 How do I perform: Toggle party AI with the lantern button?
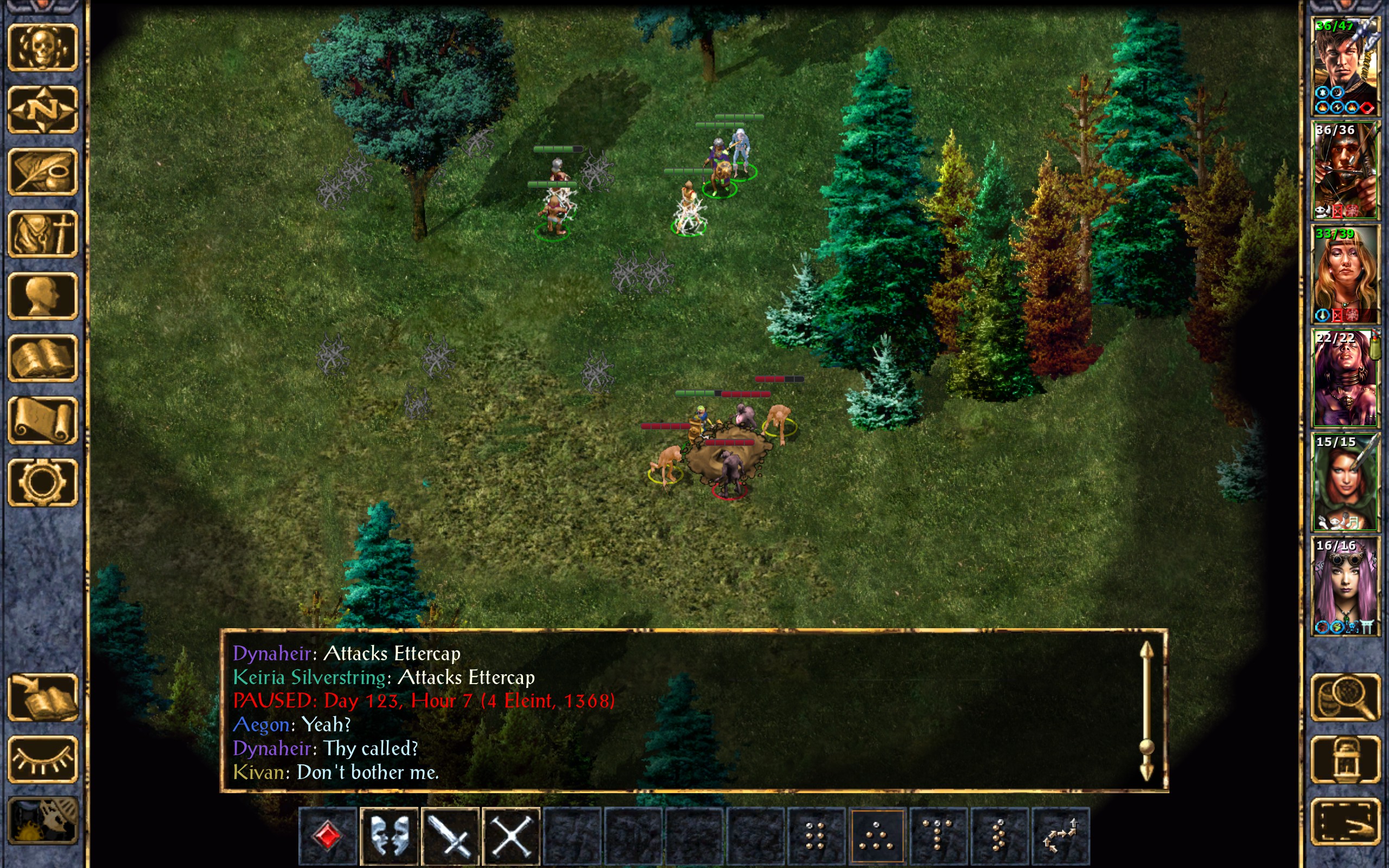pos(1345,759)
